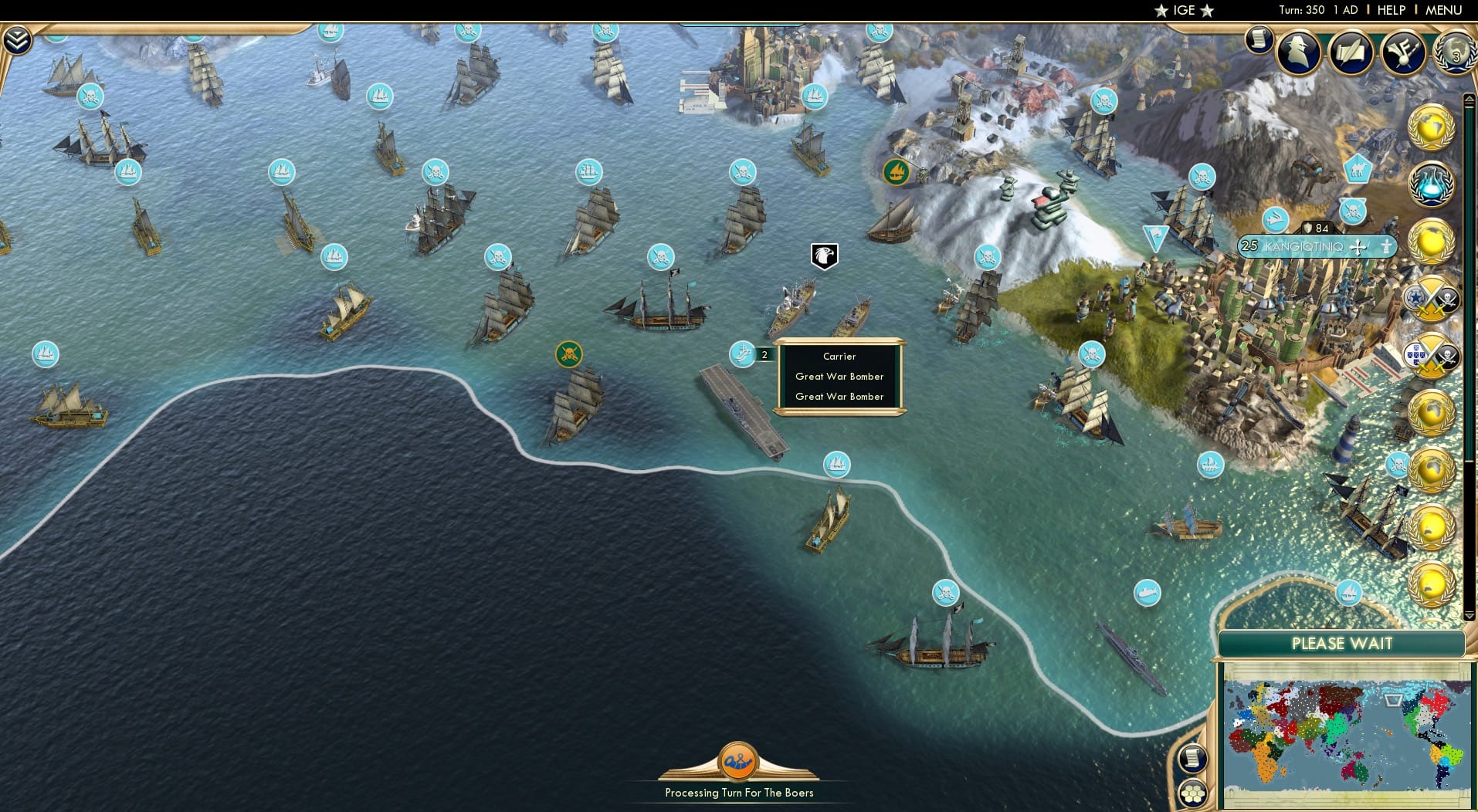Image resolution: width=1478 pixels, height=812 pixels.
Task: Open the notification log scroll icon top right
Action: 1259,41
